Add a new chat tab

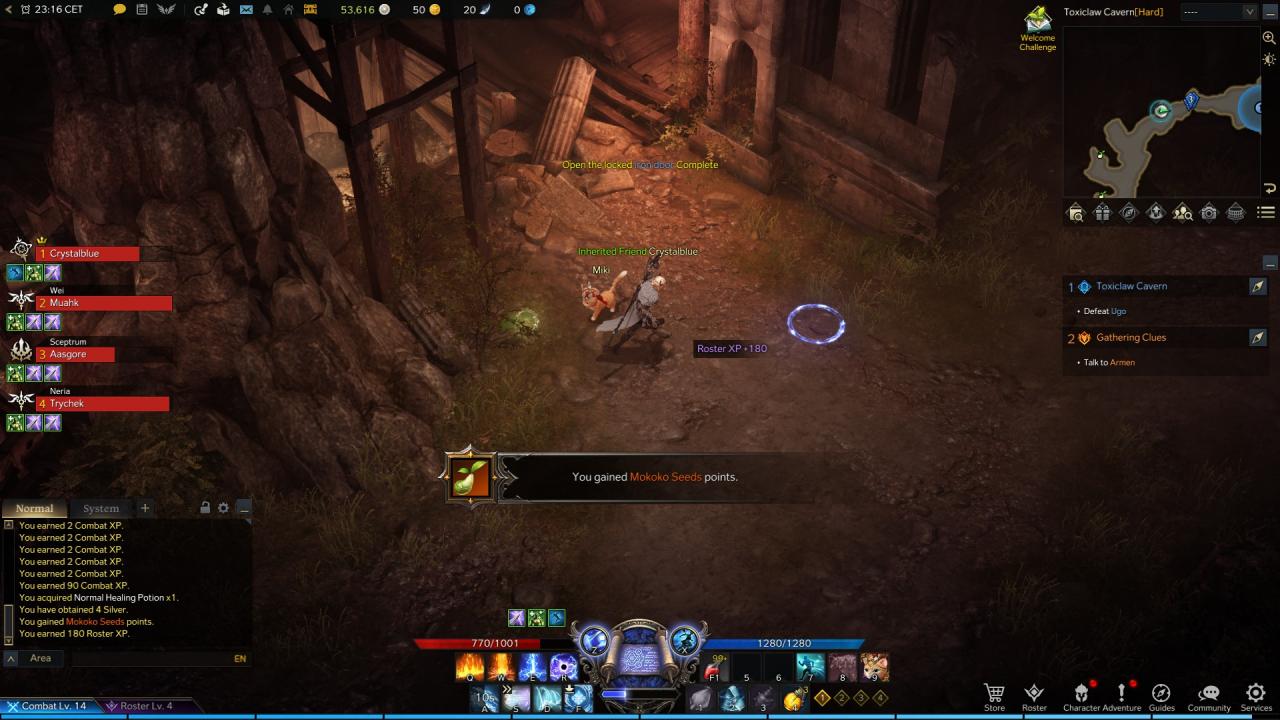coord(144,508)
